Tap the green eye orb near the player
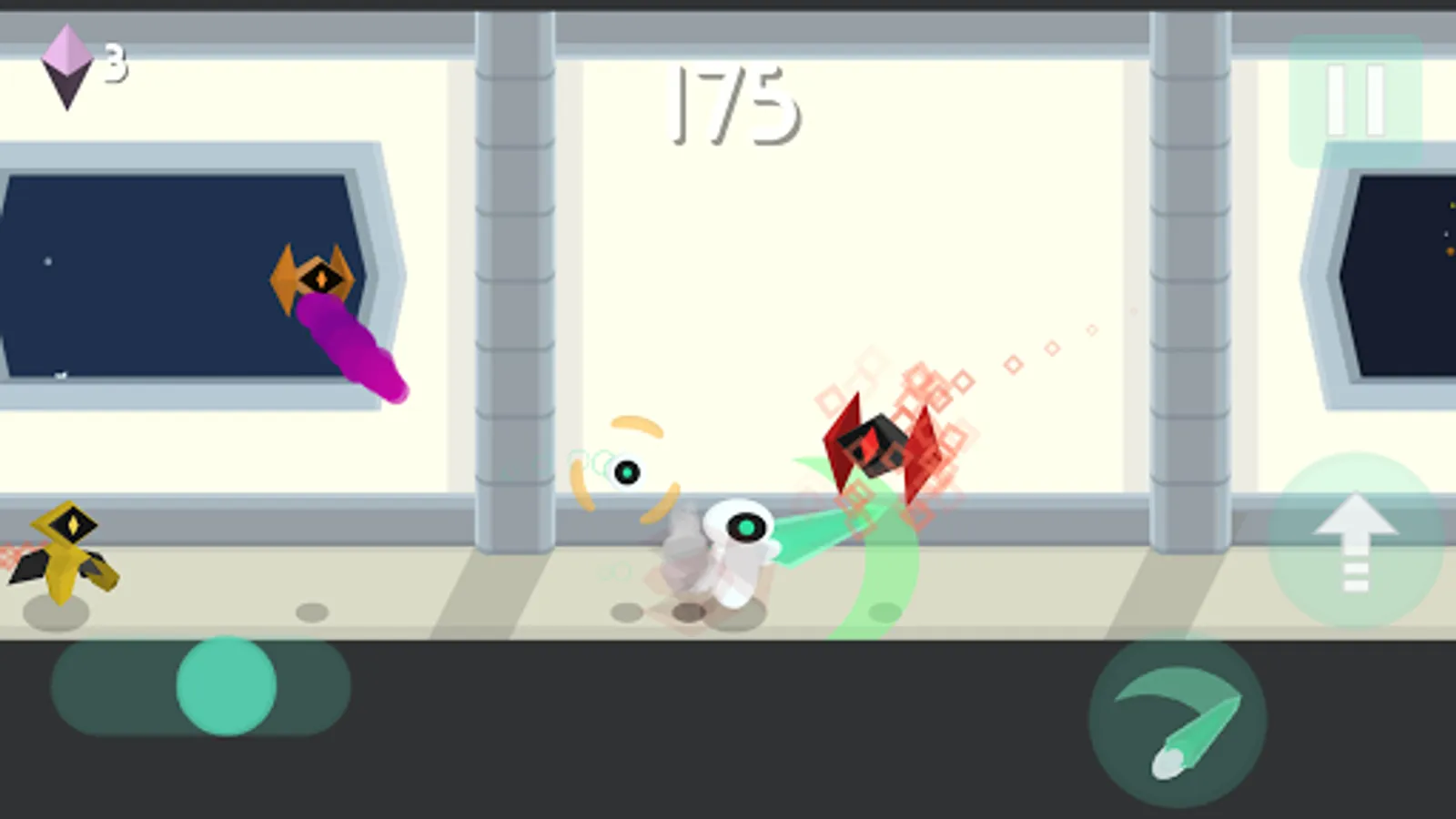This screenshot has height=819, width=1456. 628,473
